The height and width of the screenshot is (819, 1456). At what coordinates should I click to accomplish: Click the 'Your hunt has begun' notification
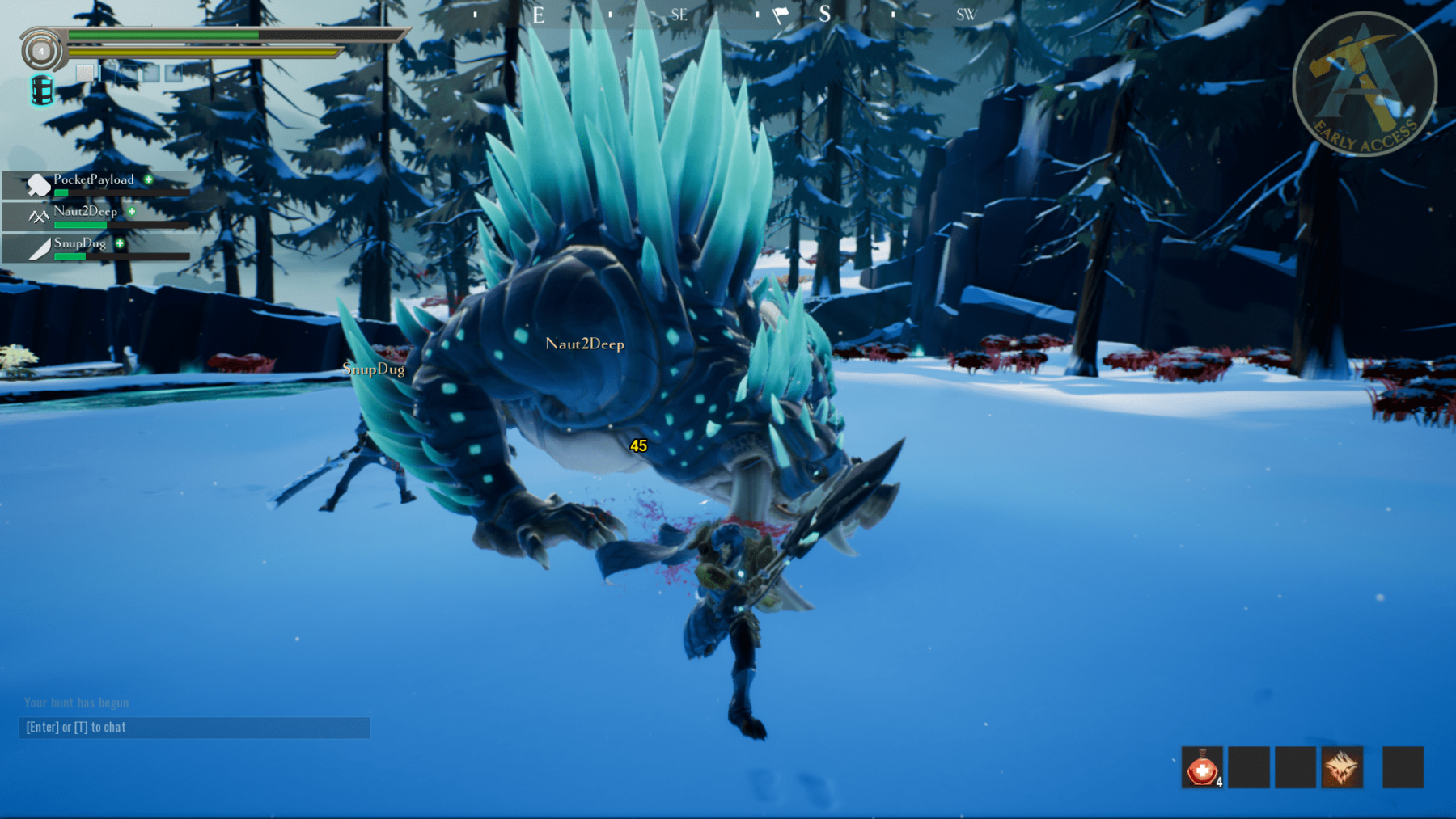(77, 703)
